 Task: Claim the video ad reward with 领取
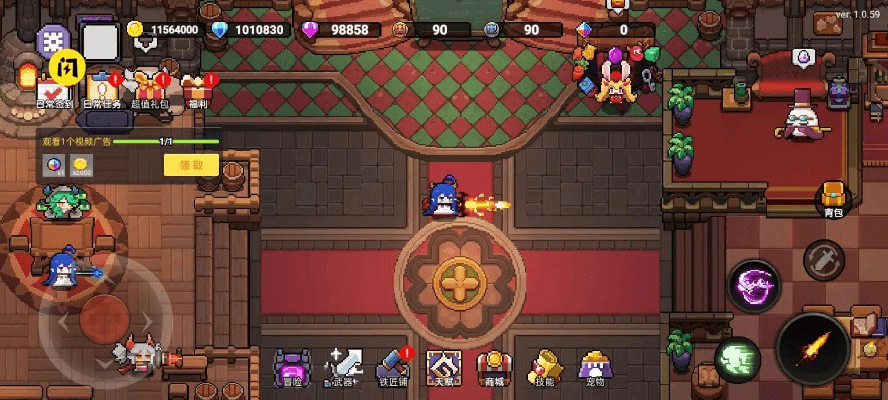[x=191, y=165]
